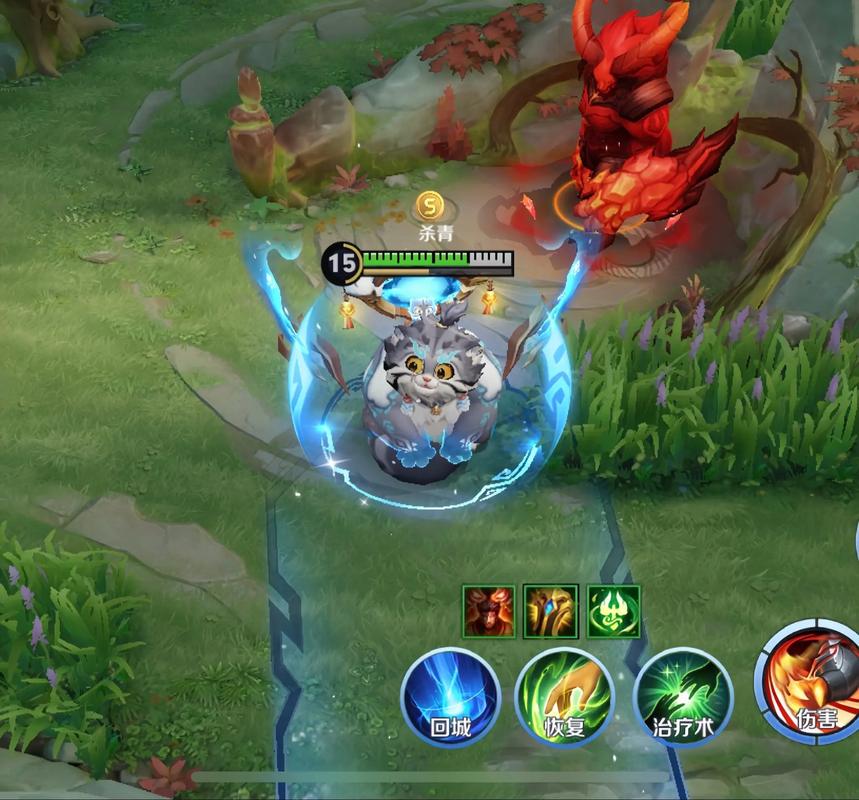The width and height of the screenshot is (859, 800).
Task: Select the green trident emblem icon
Action: (613, 611)
